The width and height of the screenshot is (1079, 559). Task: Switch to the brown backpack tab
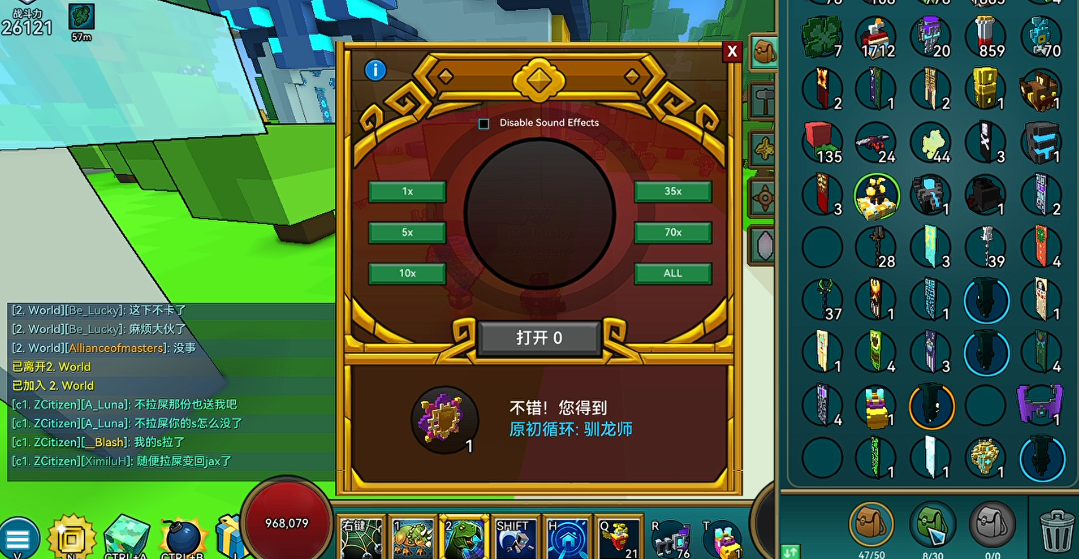click(871, 524)
